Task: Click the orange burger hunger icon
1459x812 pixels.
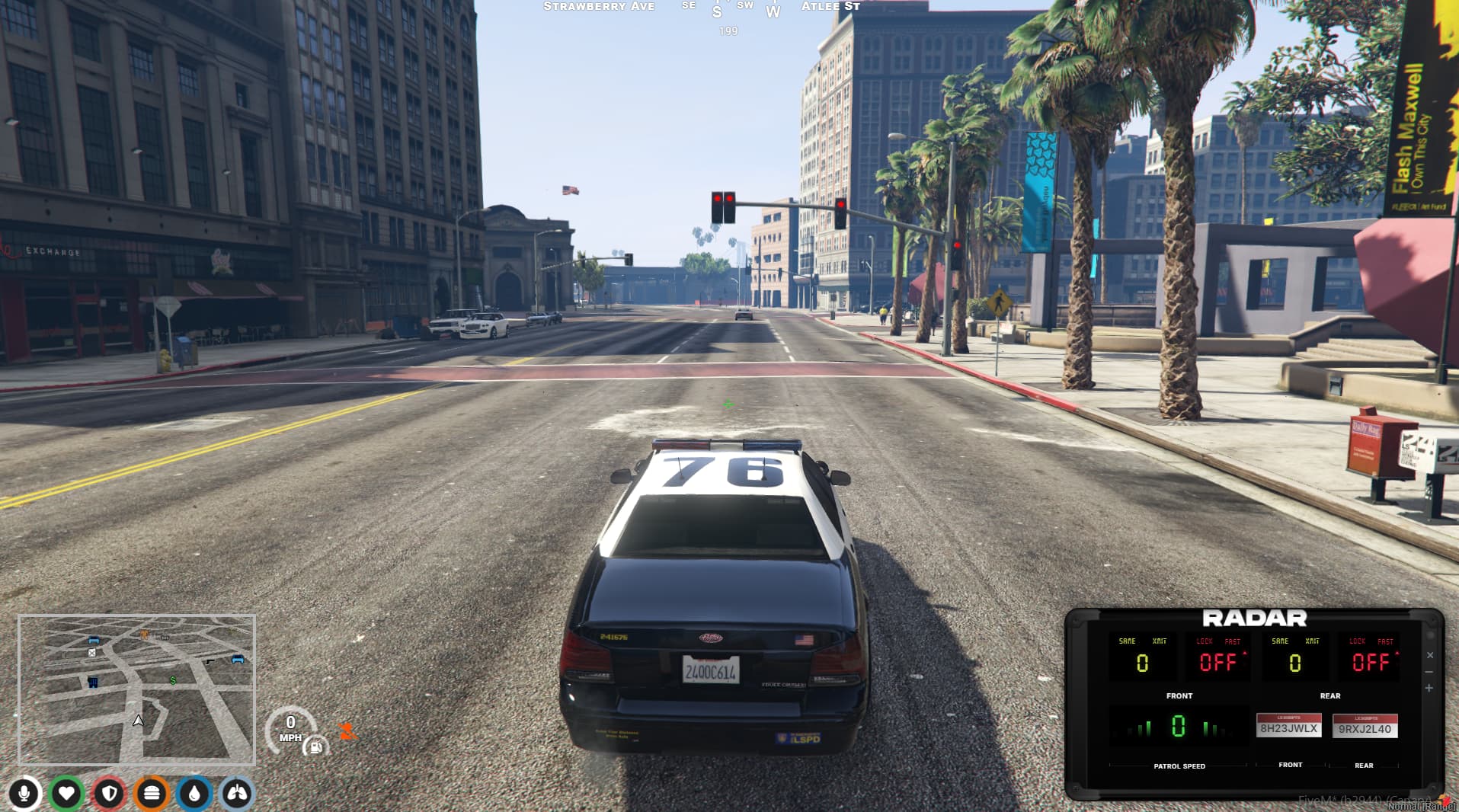Action: click(151, 794)
